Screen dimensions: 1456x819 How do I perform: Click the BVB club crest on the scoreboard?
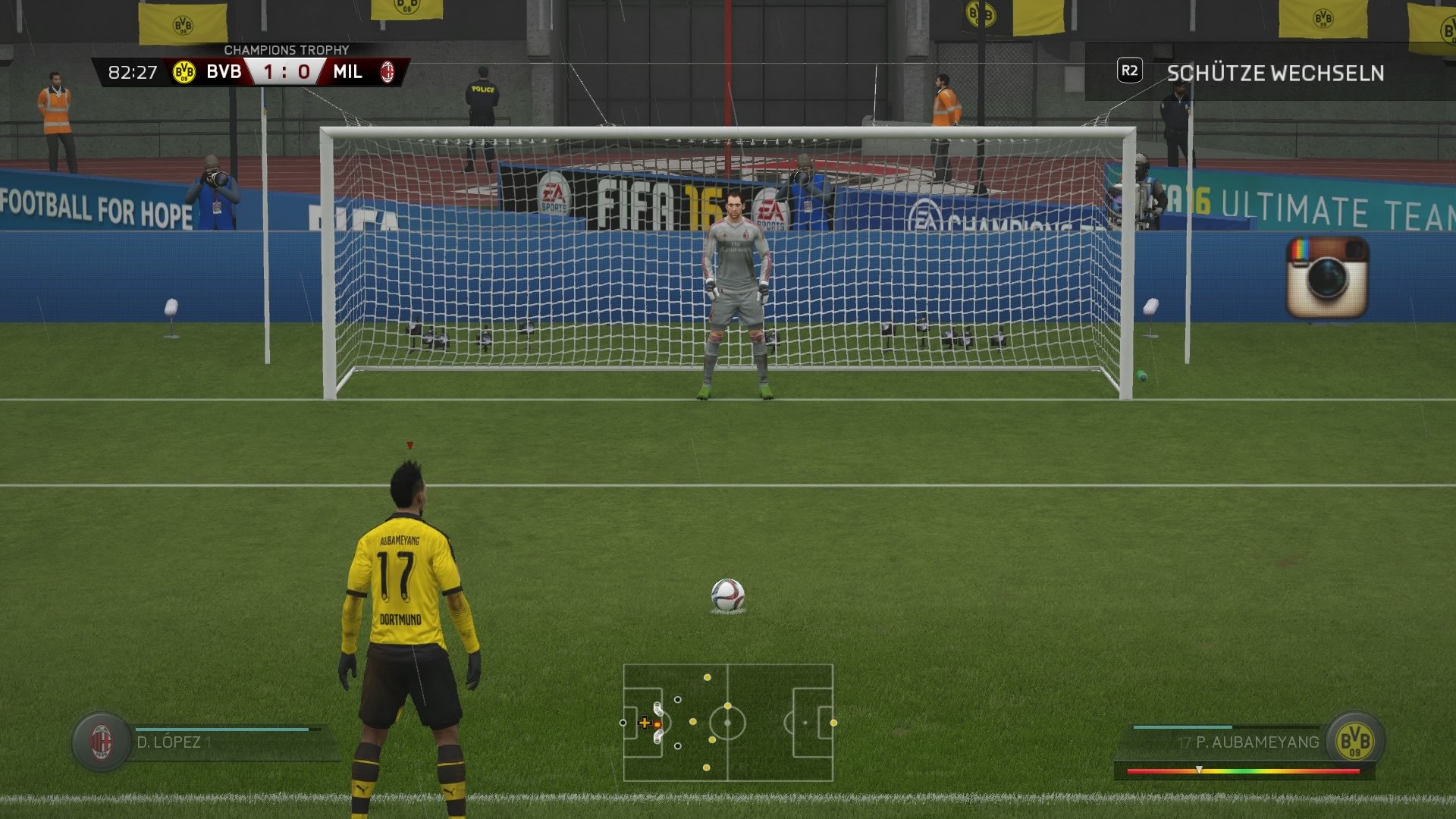[x=184, y=72]
